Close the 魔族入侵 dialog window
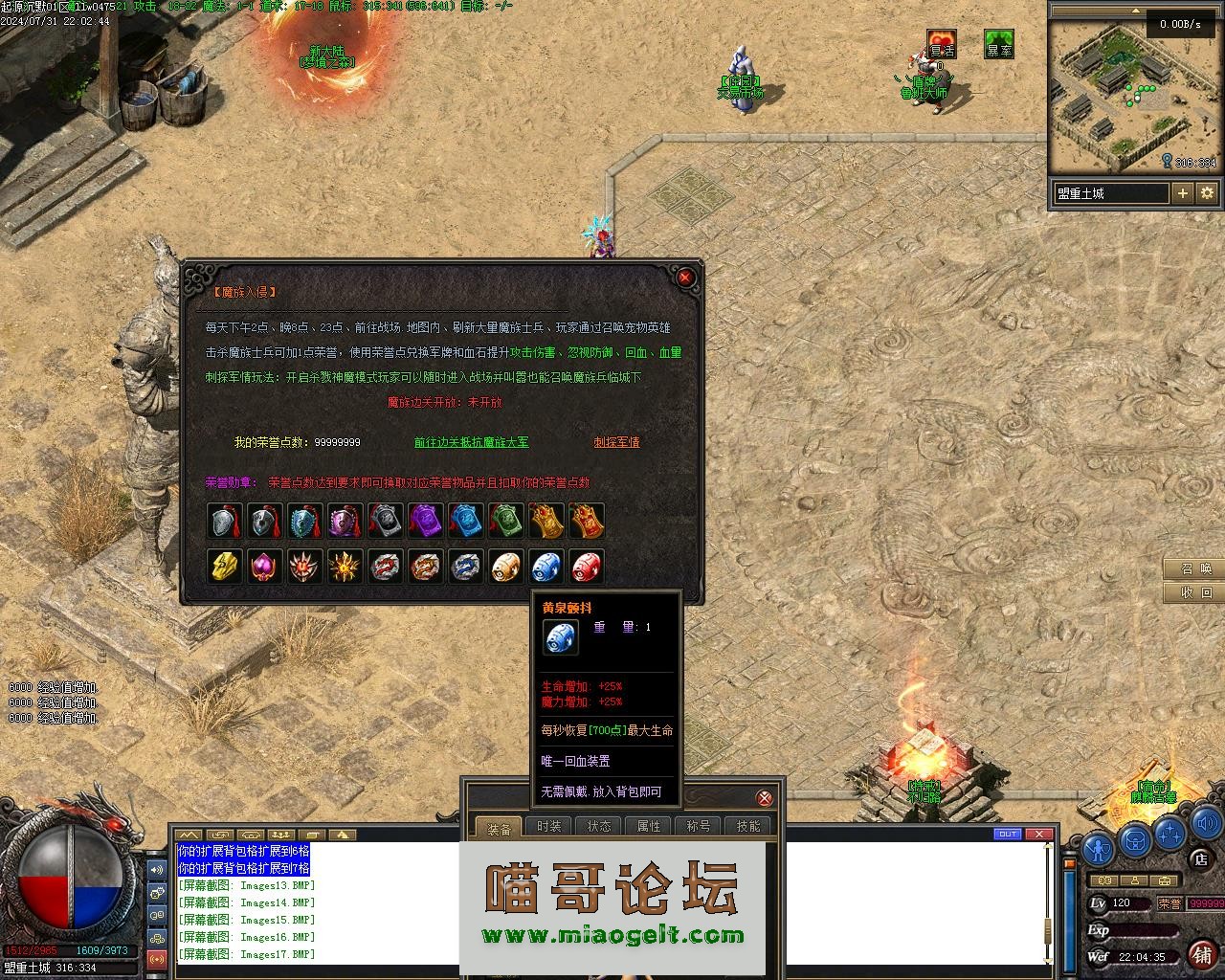This screenshot has width=1225, height=980. pyautogui.click(x=685, y=278)
